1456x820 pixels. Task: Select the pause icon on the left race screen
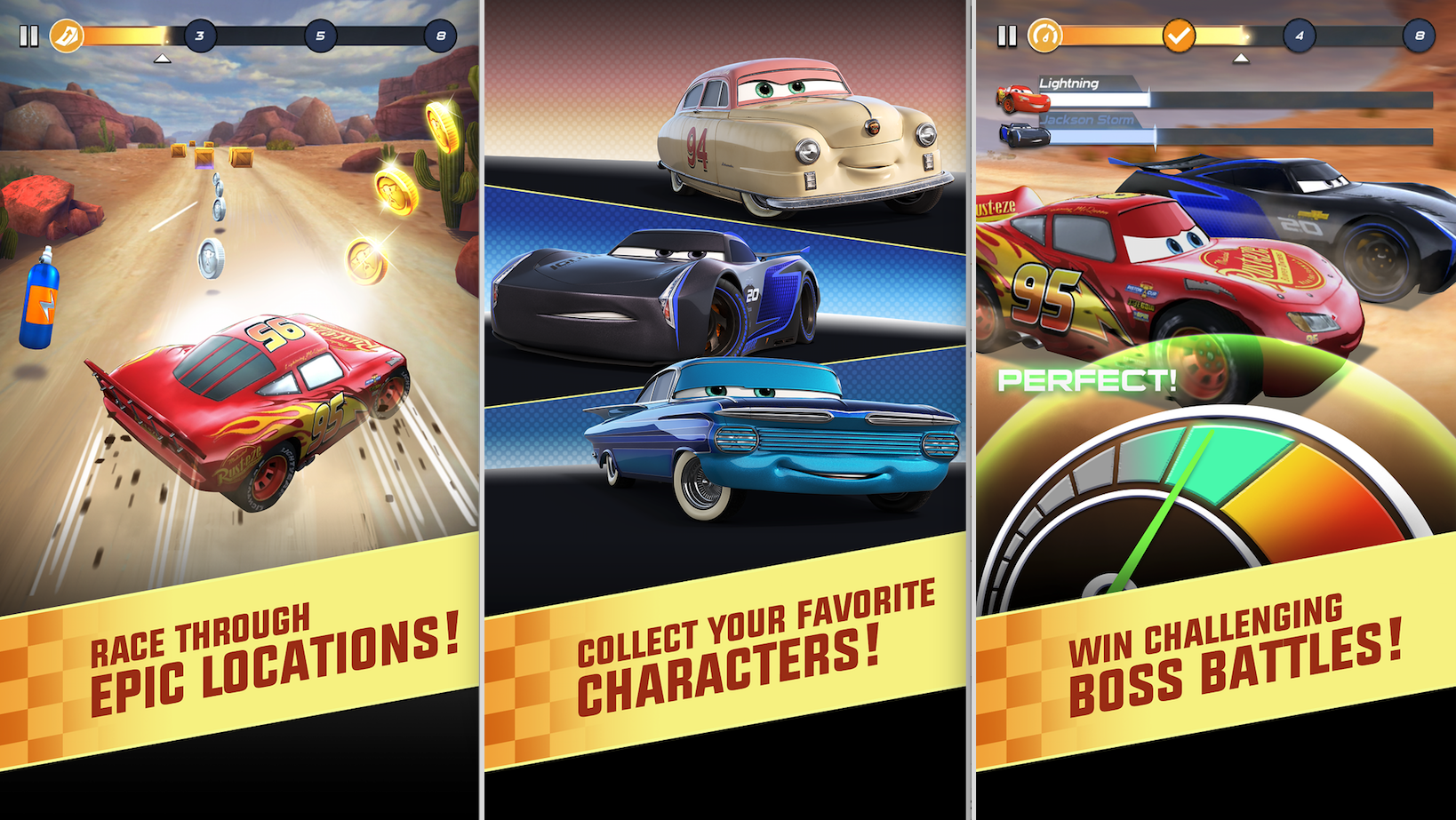point(28,36)
